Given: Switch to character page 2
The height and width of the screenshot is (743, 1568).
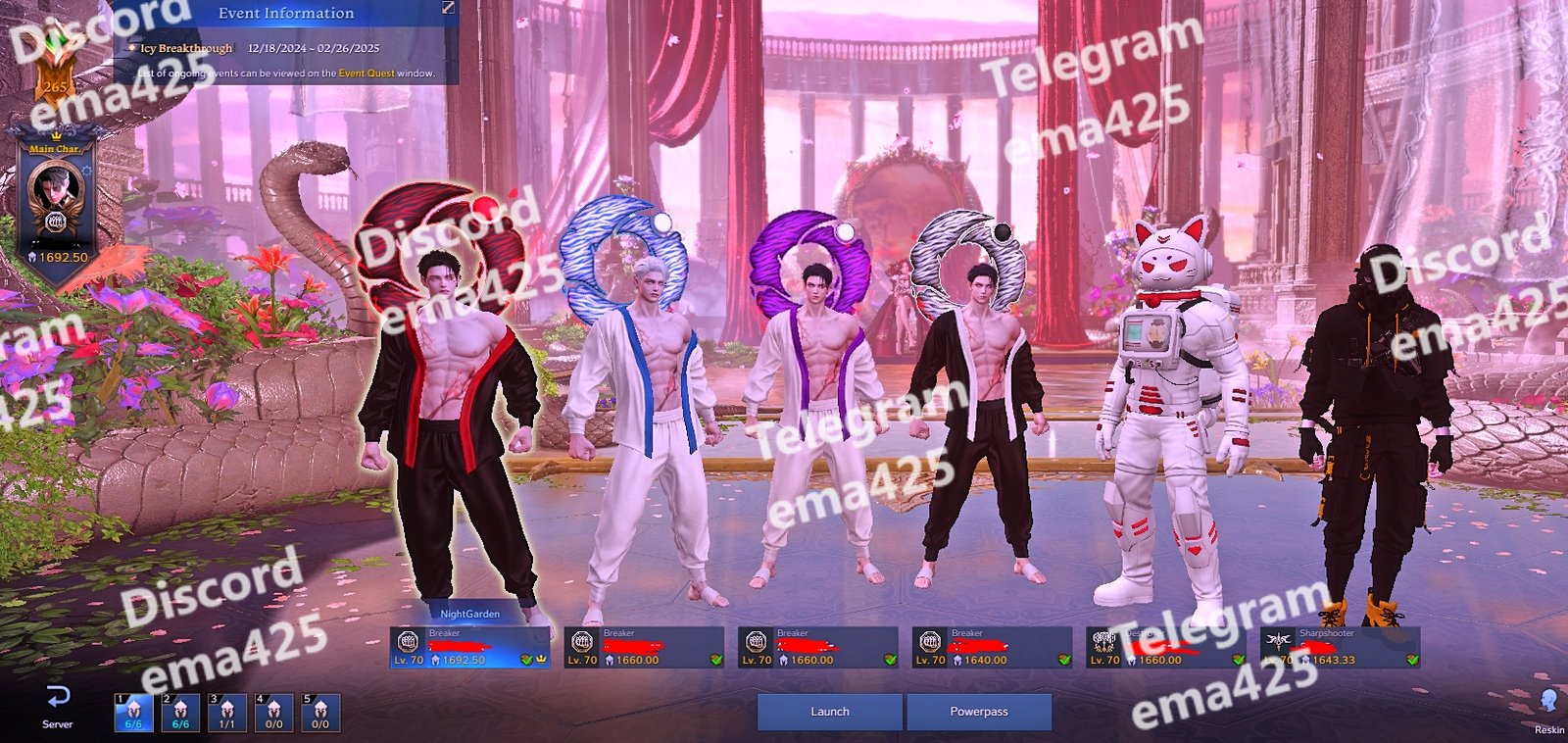Looking at the screenshot, I should coord(180,712).
